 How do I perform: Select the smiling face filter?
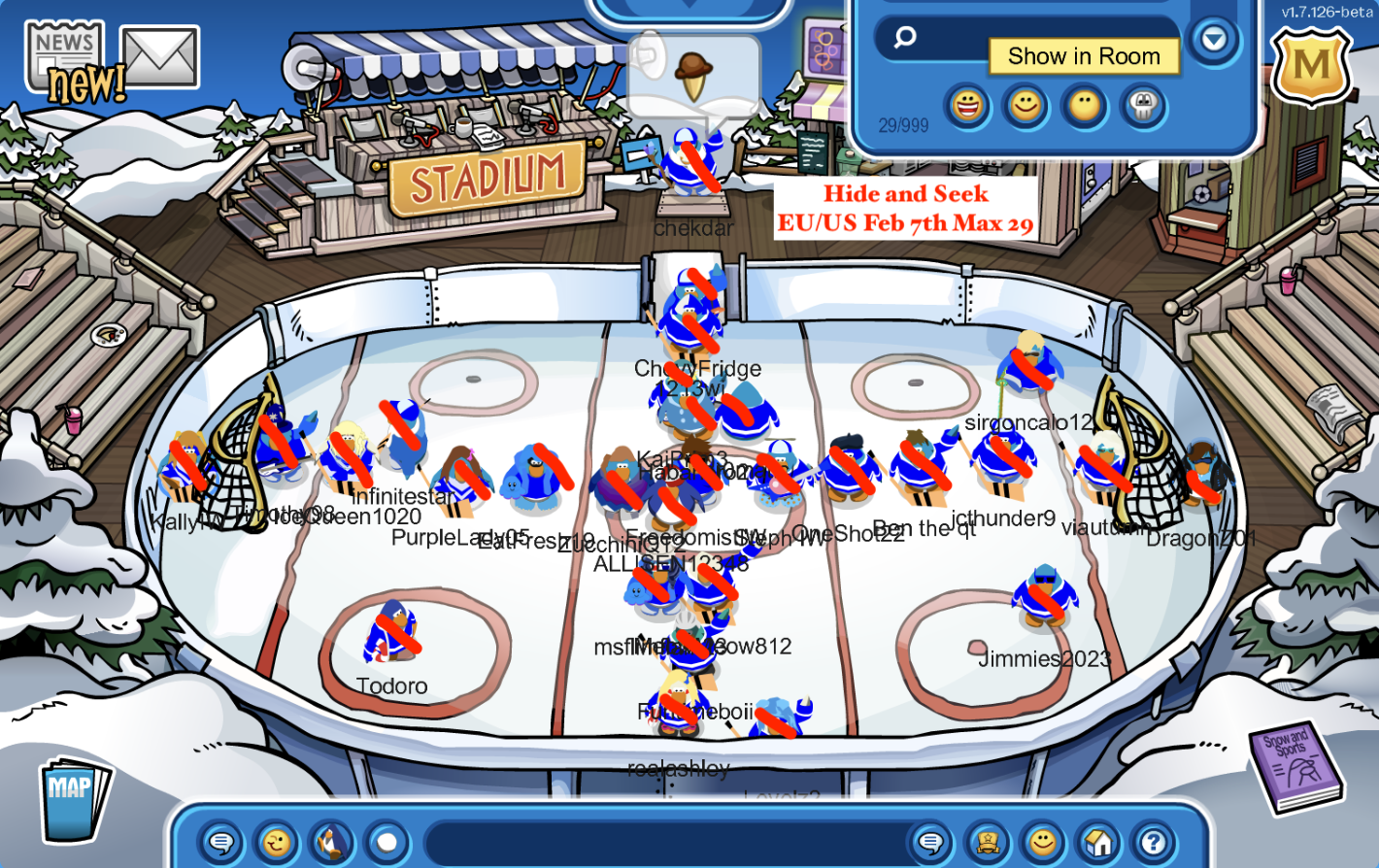point(1026,105)
